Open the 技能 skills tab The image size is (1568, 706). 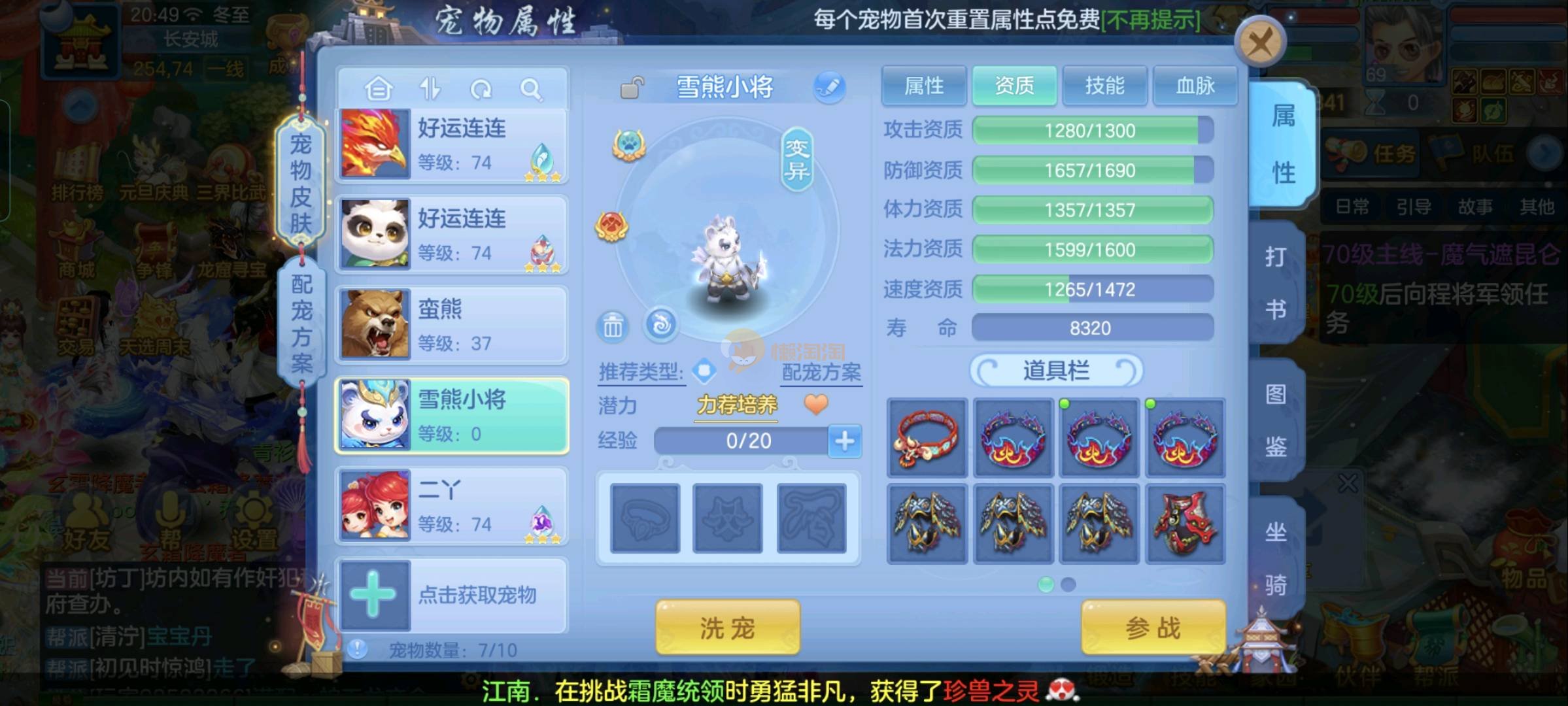click(x=1104, y=86)
